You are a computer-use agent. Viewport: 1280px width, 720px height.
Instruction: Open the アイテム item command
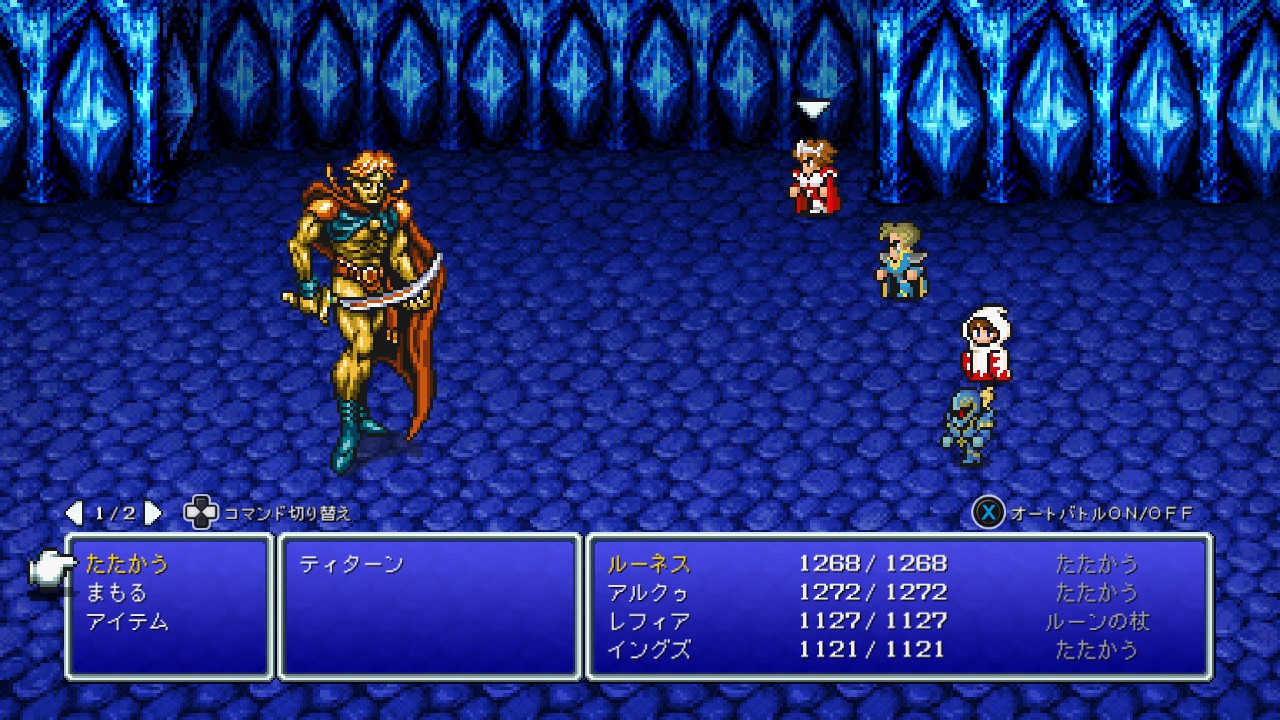coord(127,622)
